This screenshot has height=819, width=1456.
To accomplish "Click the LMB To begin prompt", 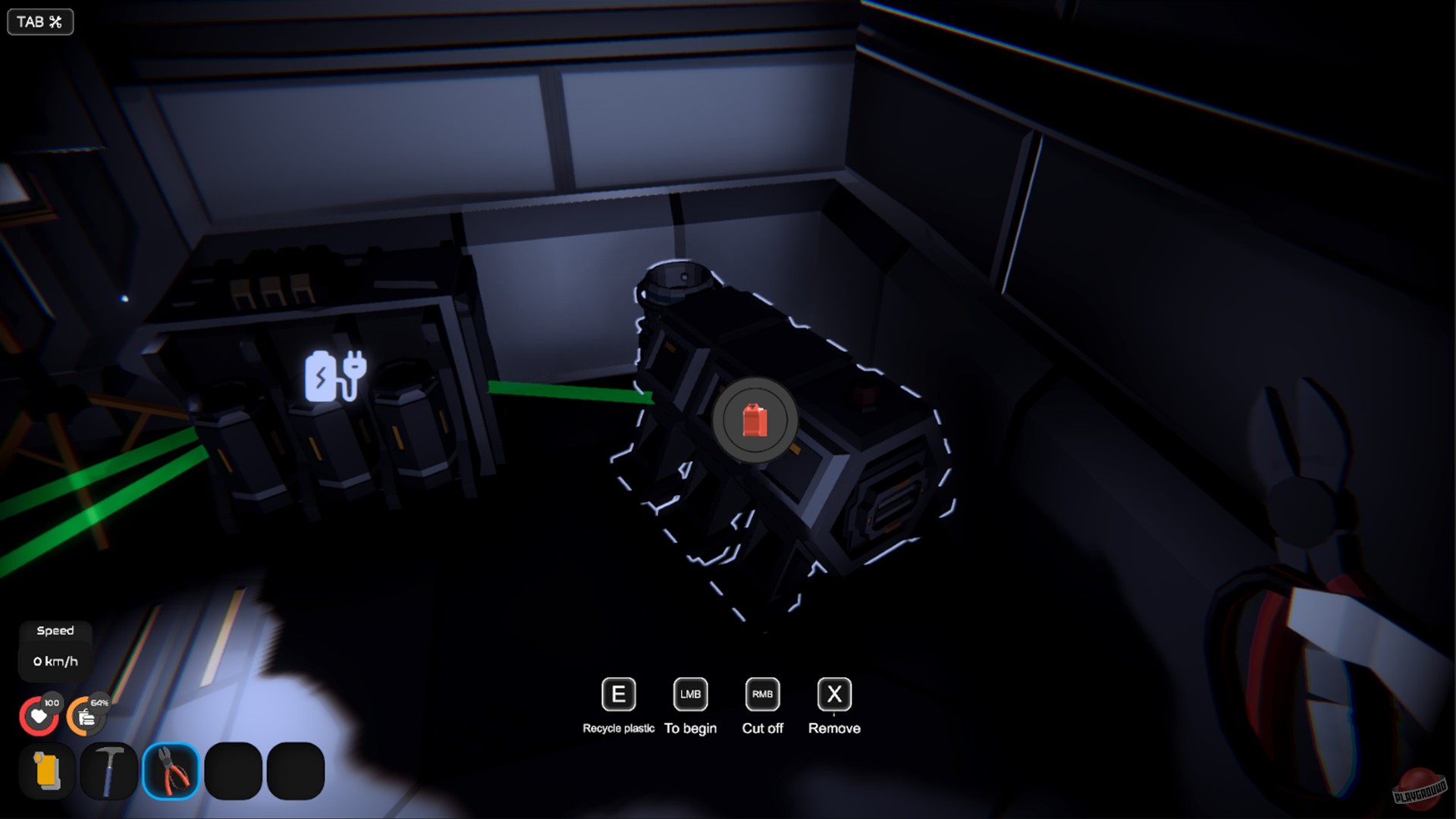I will coord(689,694).
